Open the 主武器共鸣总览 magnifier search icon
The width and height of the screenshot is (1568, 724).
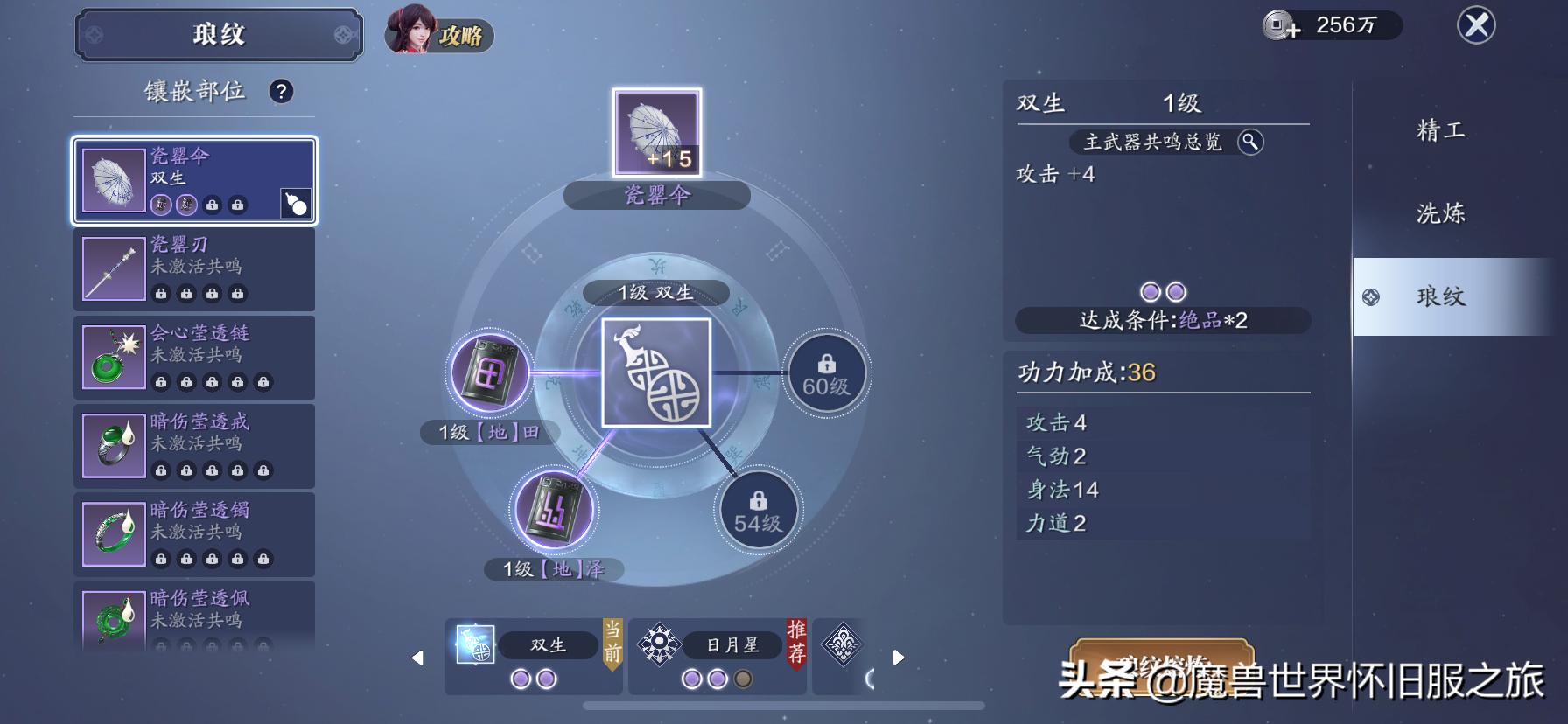click(1253, 143)
